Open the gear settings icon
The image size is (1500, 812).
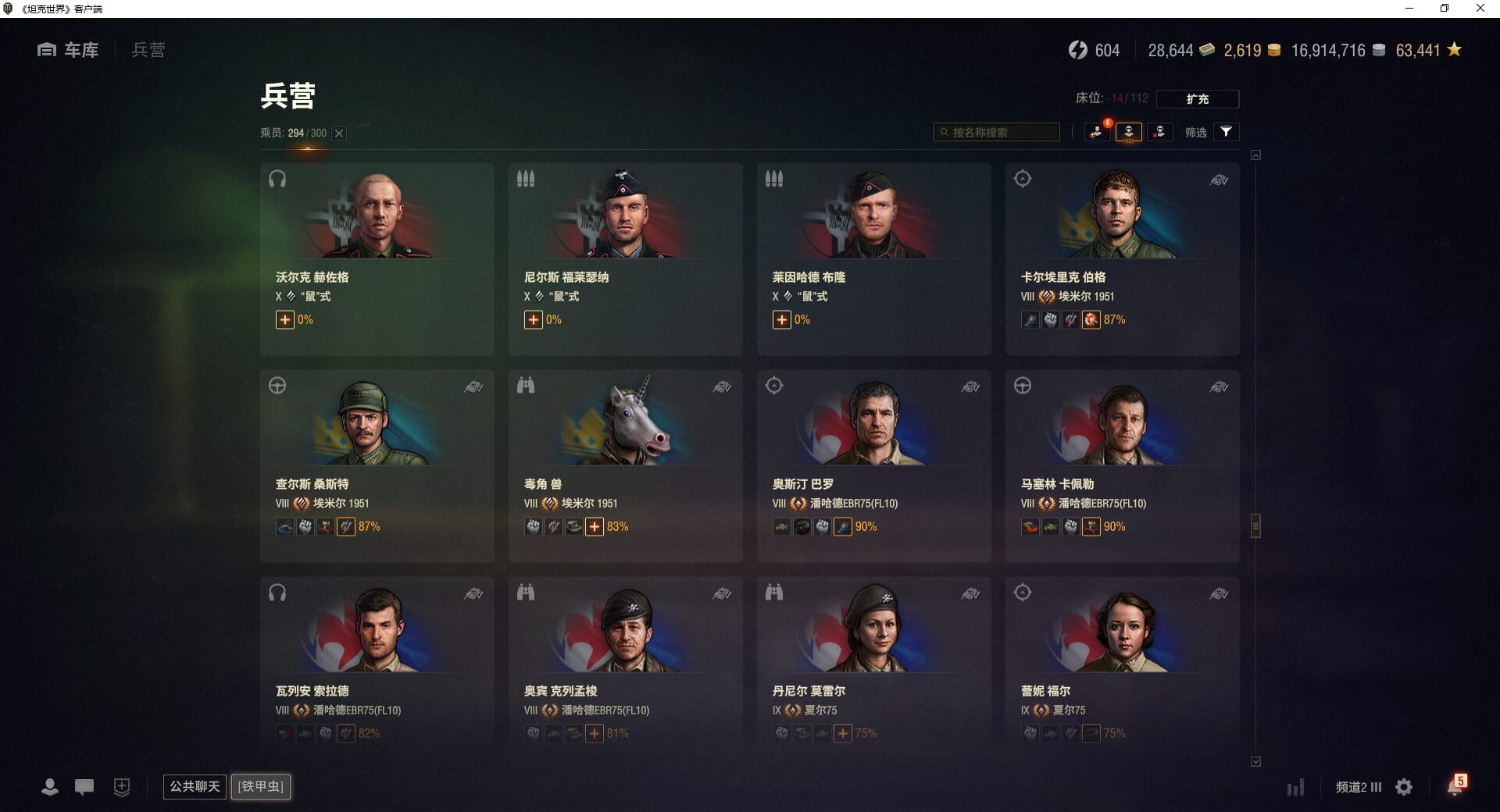pos(1404,787)
